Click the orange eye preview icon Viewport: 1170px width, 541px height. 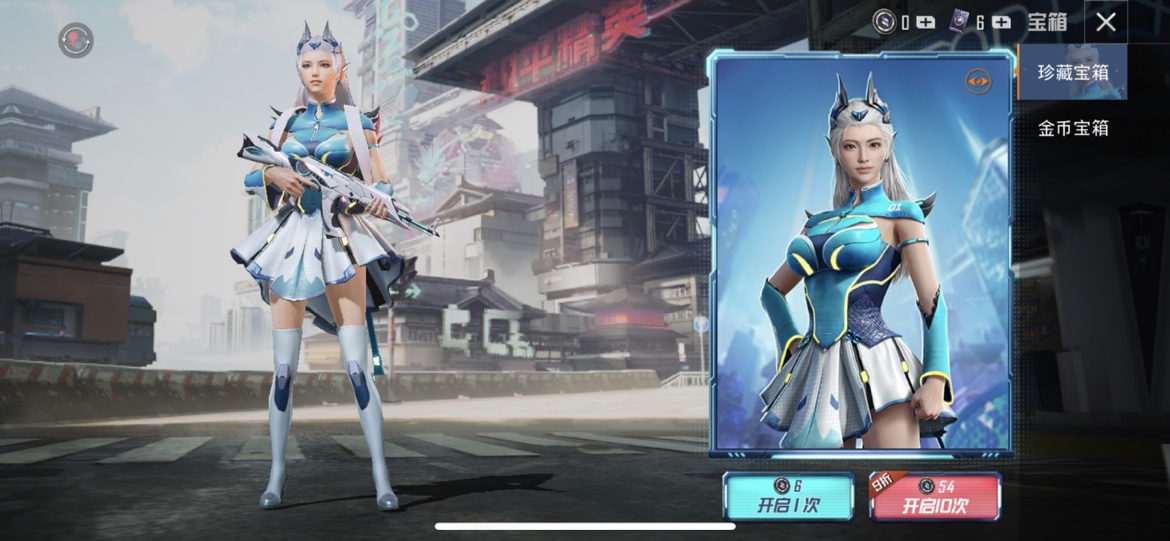click(978, 81)
